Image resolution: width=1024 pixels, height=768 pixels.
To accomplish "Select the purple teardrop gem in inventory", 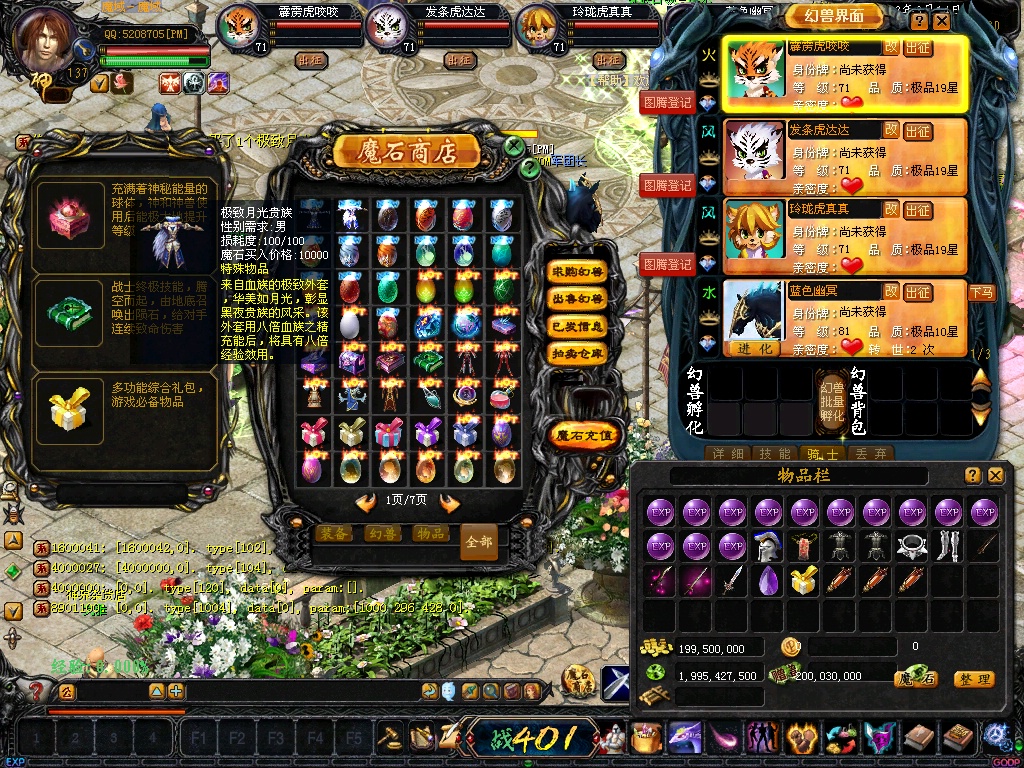I will pyautogui.click(x=768, y=580).
